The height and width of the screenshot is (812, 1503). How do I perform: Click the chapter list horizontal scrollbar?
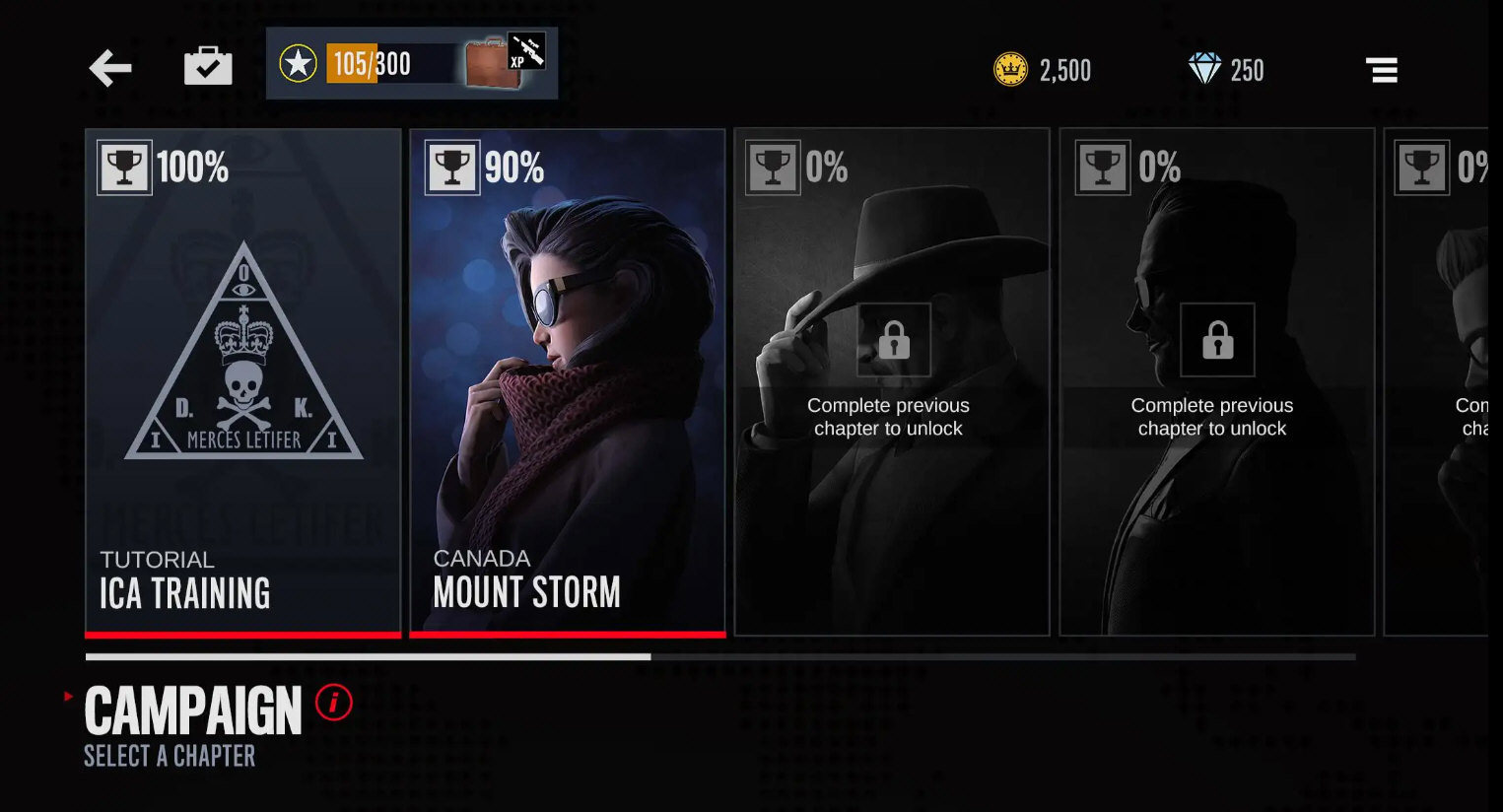click(x=719, y=656)
